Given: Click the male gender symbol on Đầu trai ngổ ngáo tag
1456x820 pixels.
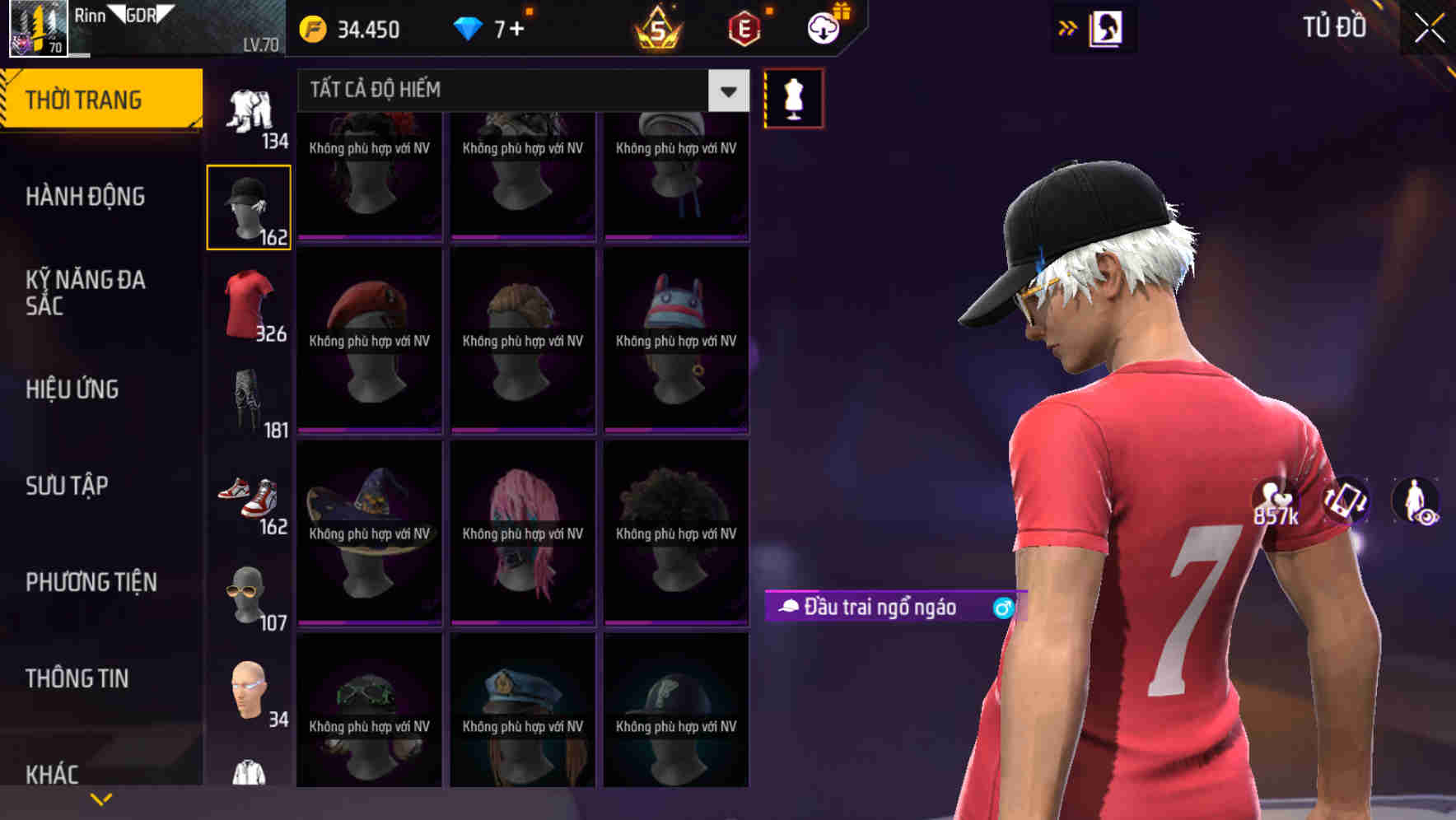Looking at the screenshot, I should coord(1000,608).
